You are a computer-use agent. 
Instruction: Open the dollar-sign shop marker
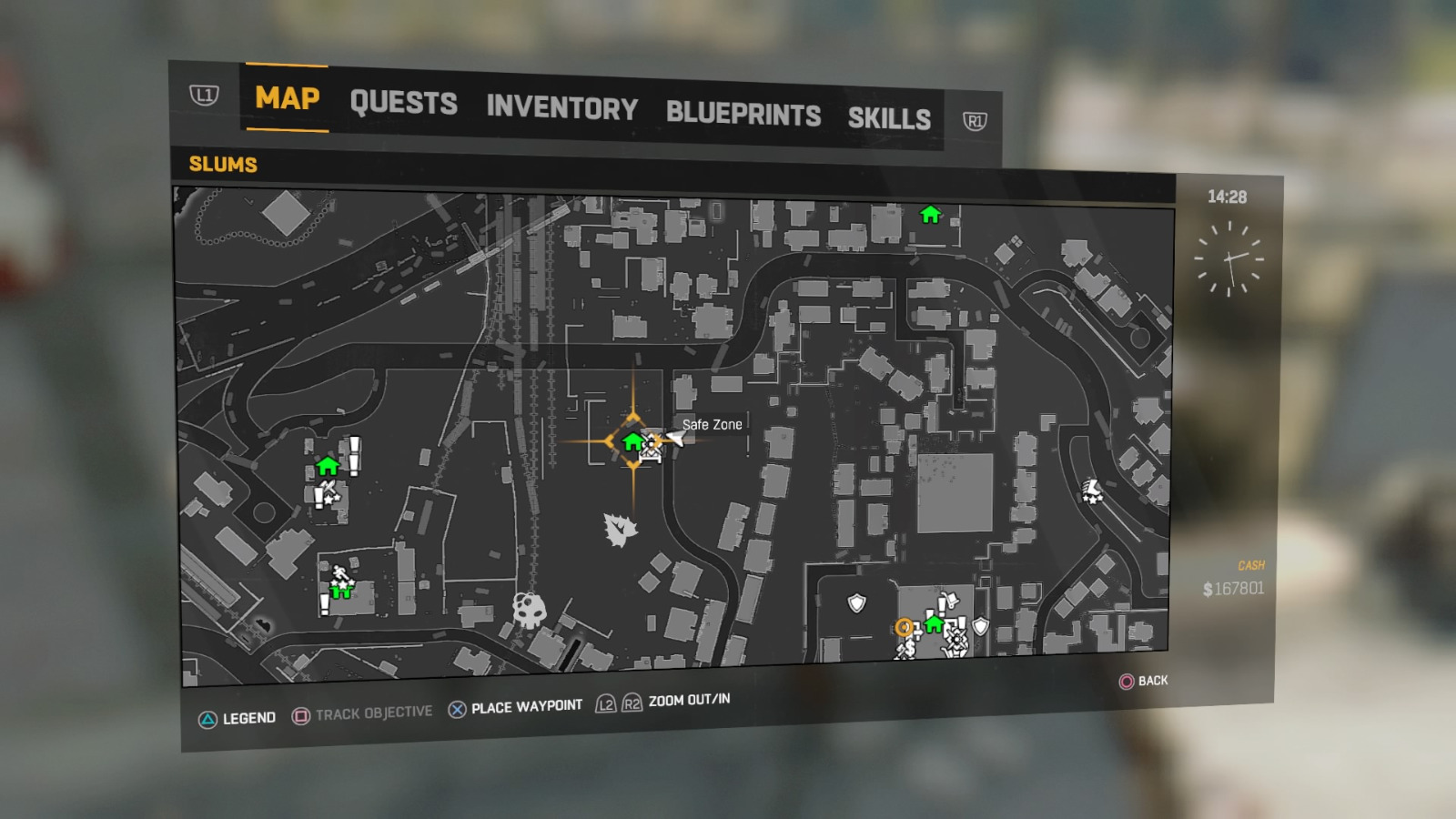tap(910, 648)
